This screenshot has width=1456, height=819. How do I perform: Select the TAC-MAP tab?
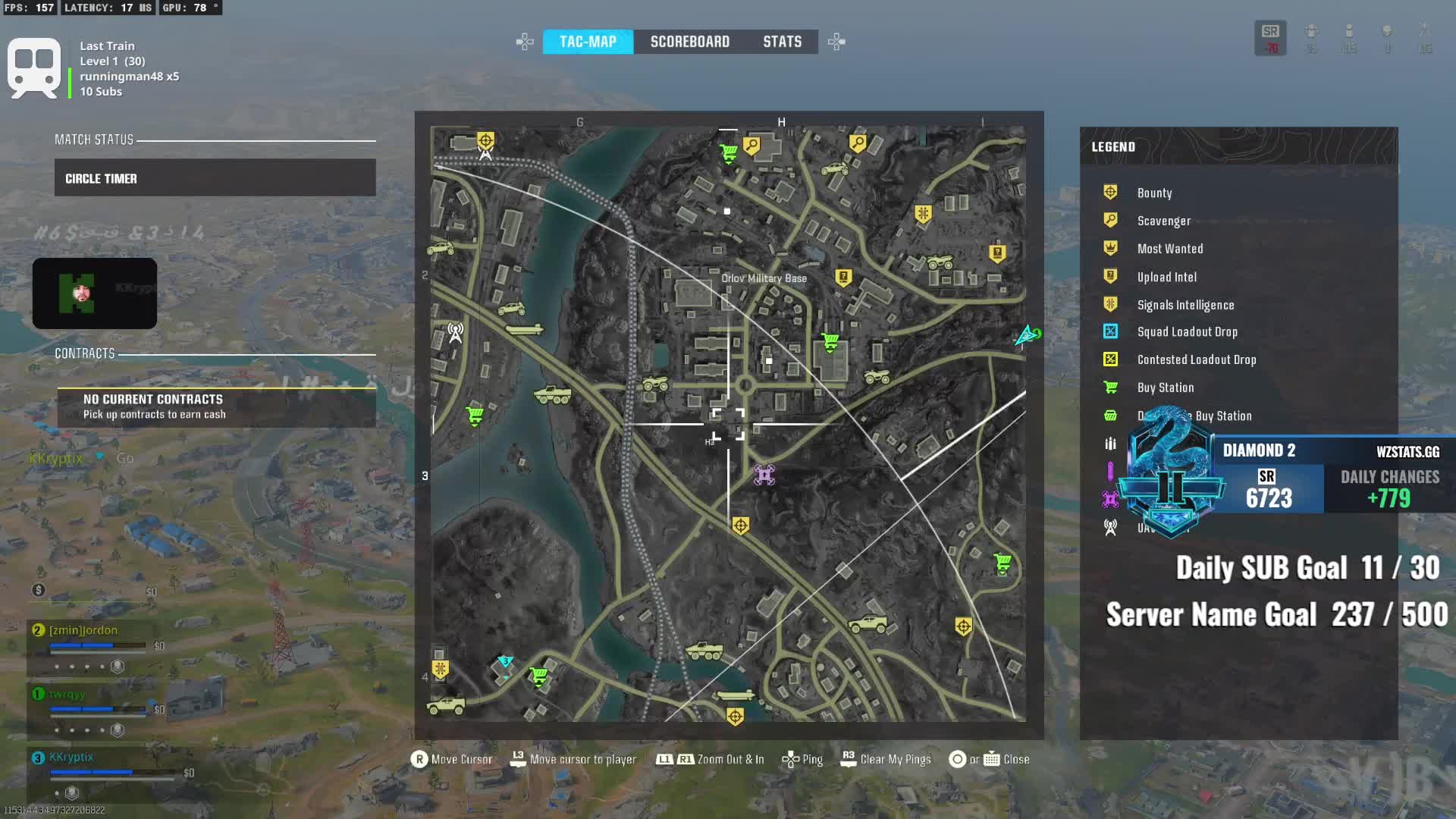(x=588, y=42)
